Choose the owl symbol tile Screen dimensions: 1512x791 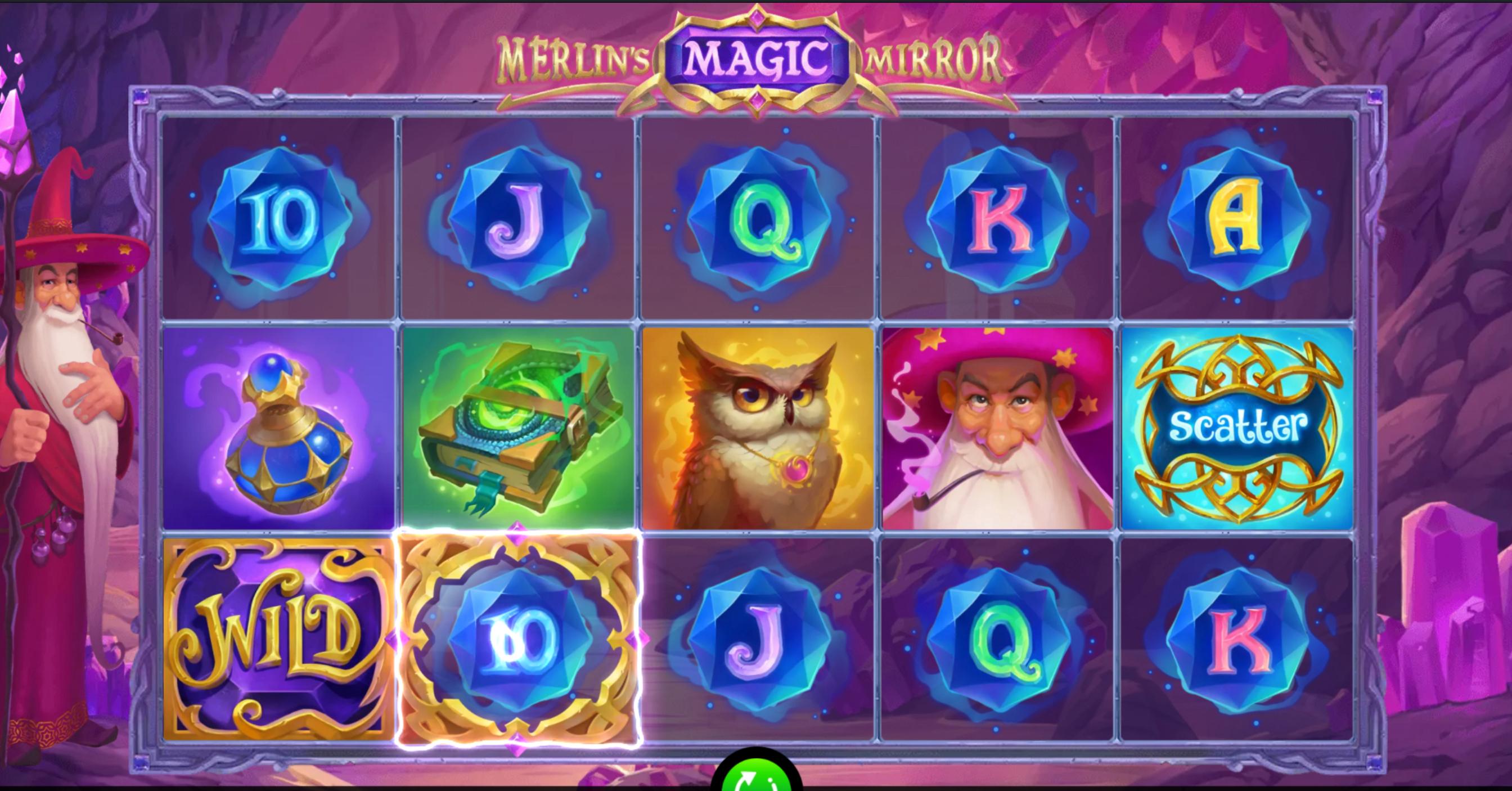[x=758, y=428]
